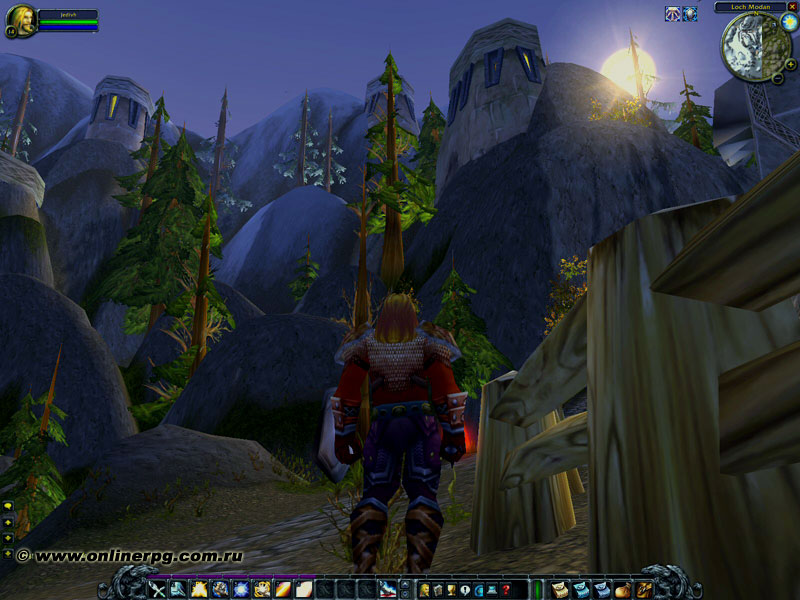The height and width of the screenshot is (600, 800).
Task: Cast the orange streak ability
Action: click(x=283, y=590)
